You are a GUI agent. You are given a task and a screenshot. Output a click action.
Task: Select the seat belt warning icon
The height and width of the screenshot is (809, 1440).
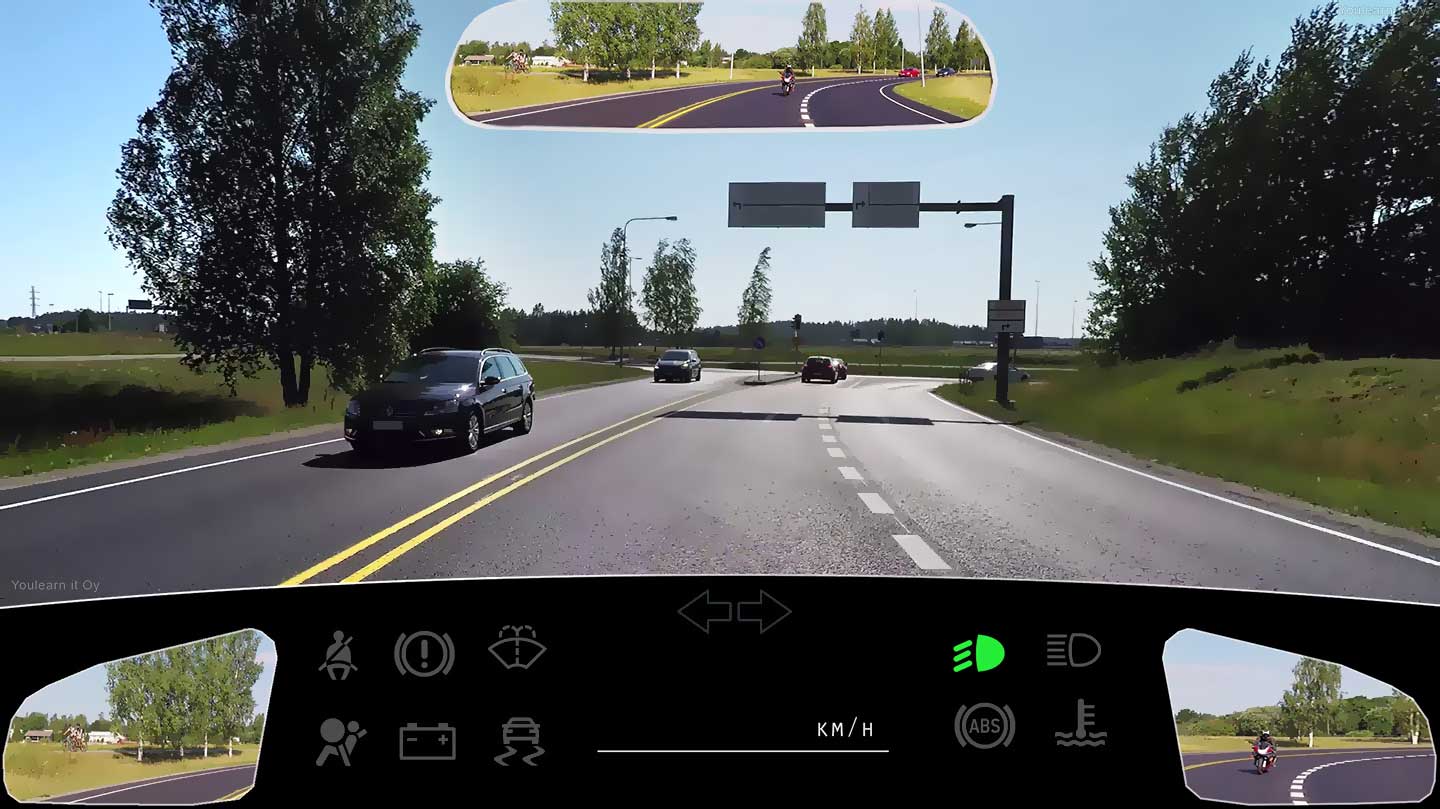tap(338, 655)
